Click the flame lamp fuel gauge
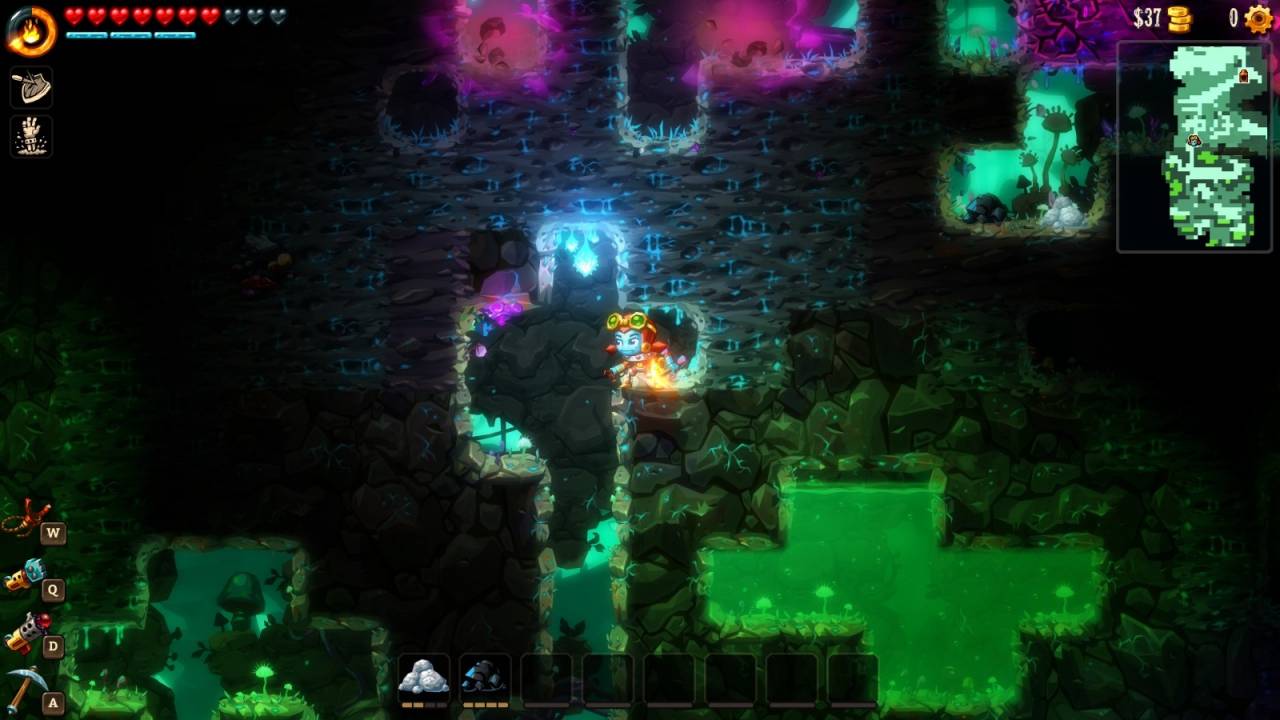Viewport: 1280px width, 720px height. (x=30, y=29)
